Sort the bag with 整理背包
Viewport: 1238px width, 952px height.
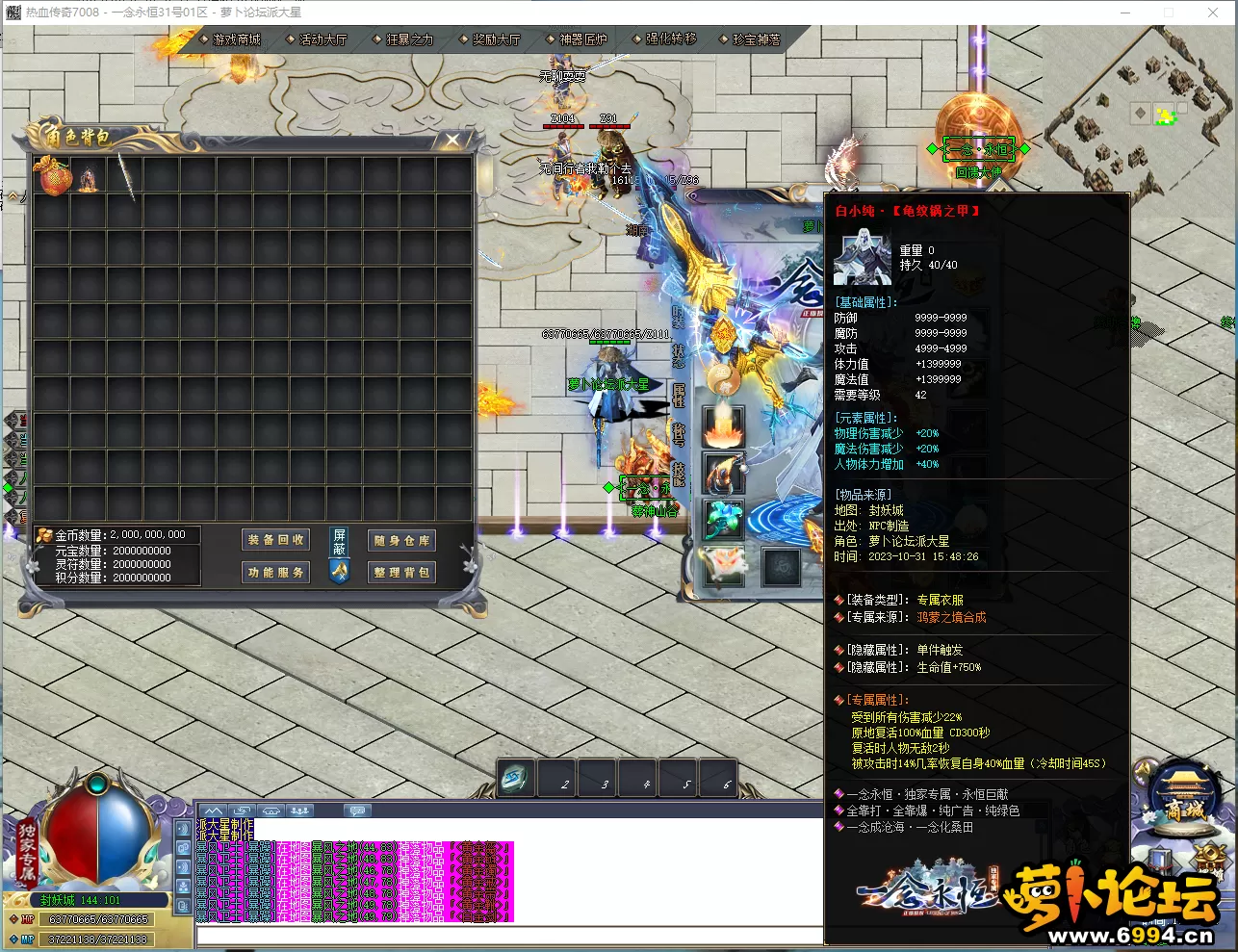click(402, 572)
